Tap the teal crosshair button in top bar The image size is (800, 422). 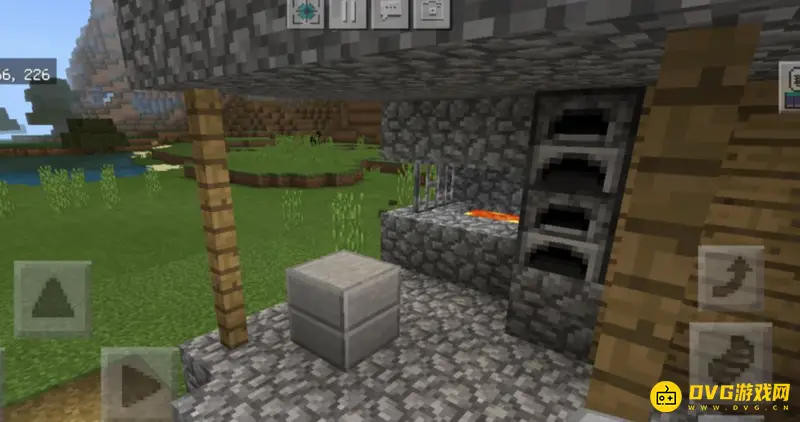(x=305, y=12)
